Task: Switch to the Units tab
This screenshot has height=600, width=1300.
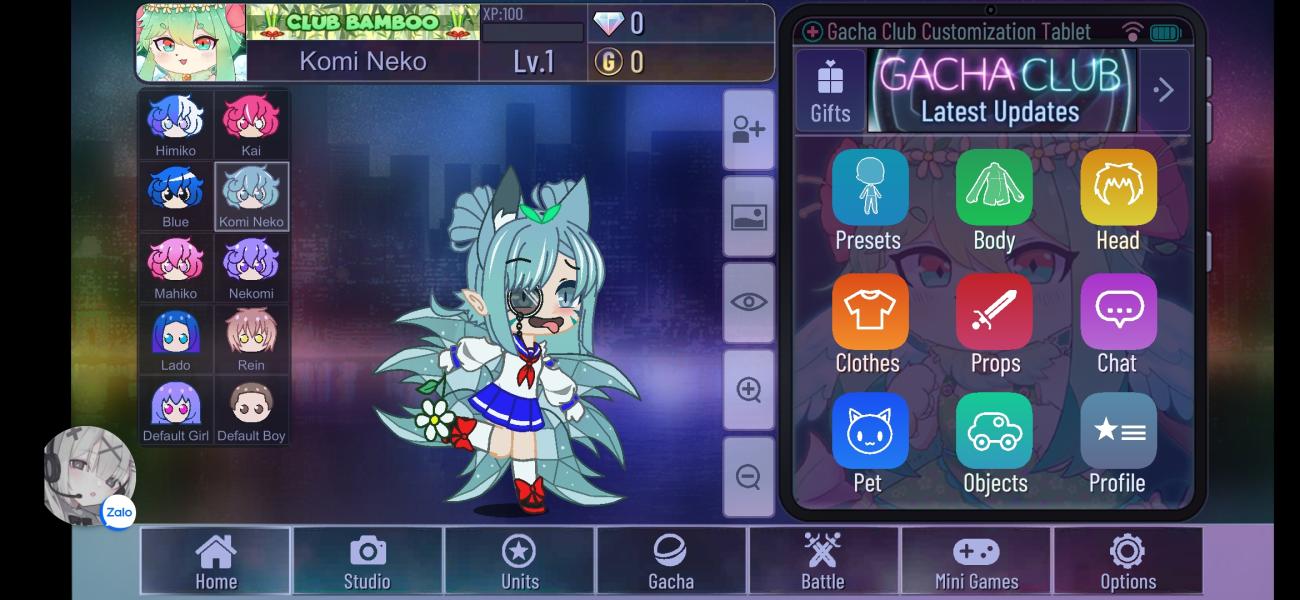Action: pyautogui.click(x=519, y=562)
